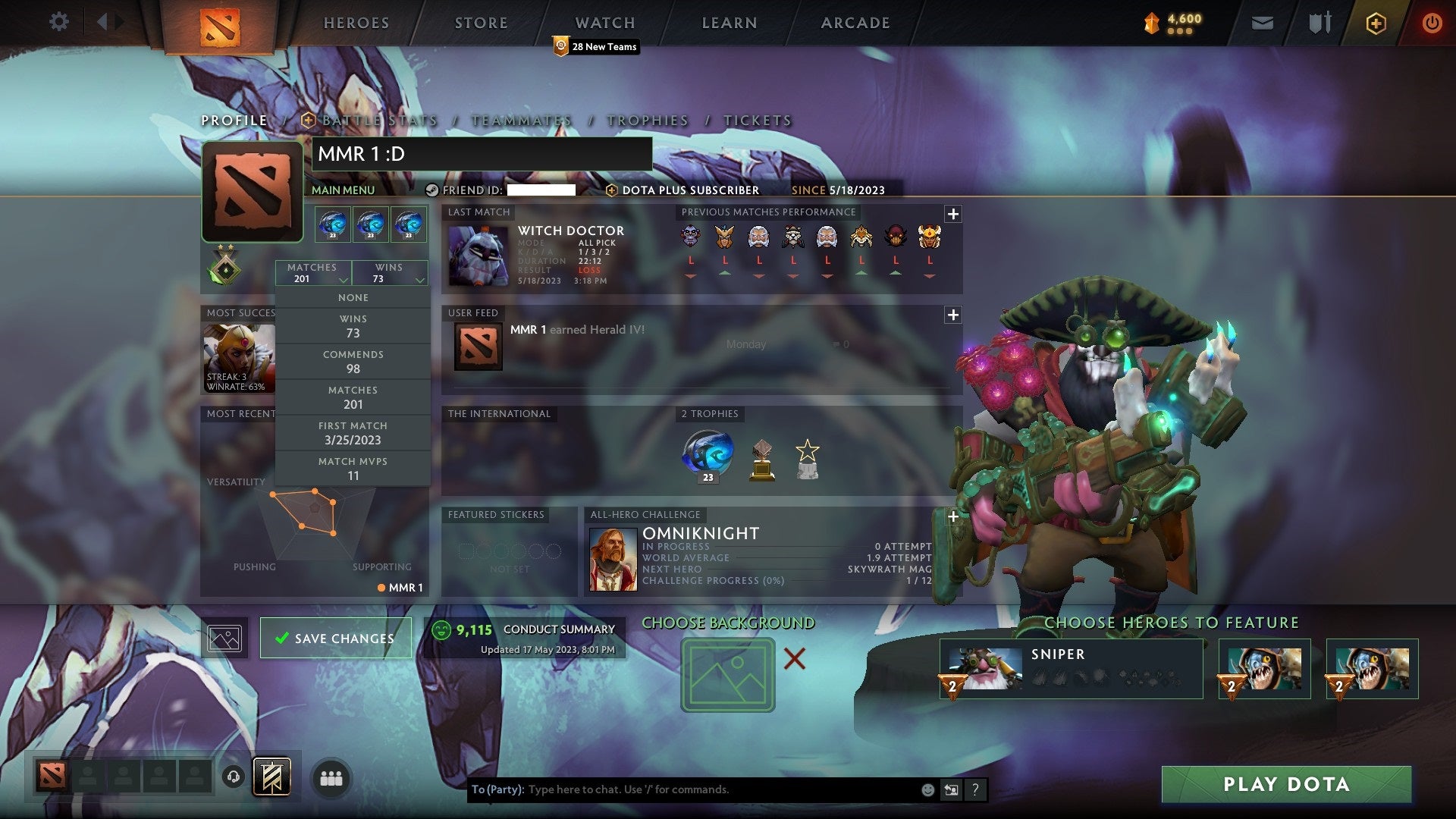Open the emoticon picker in the chat bar
The image size is (1456, 819).
[927, 789]
